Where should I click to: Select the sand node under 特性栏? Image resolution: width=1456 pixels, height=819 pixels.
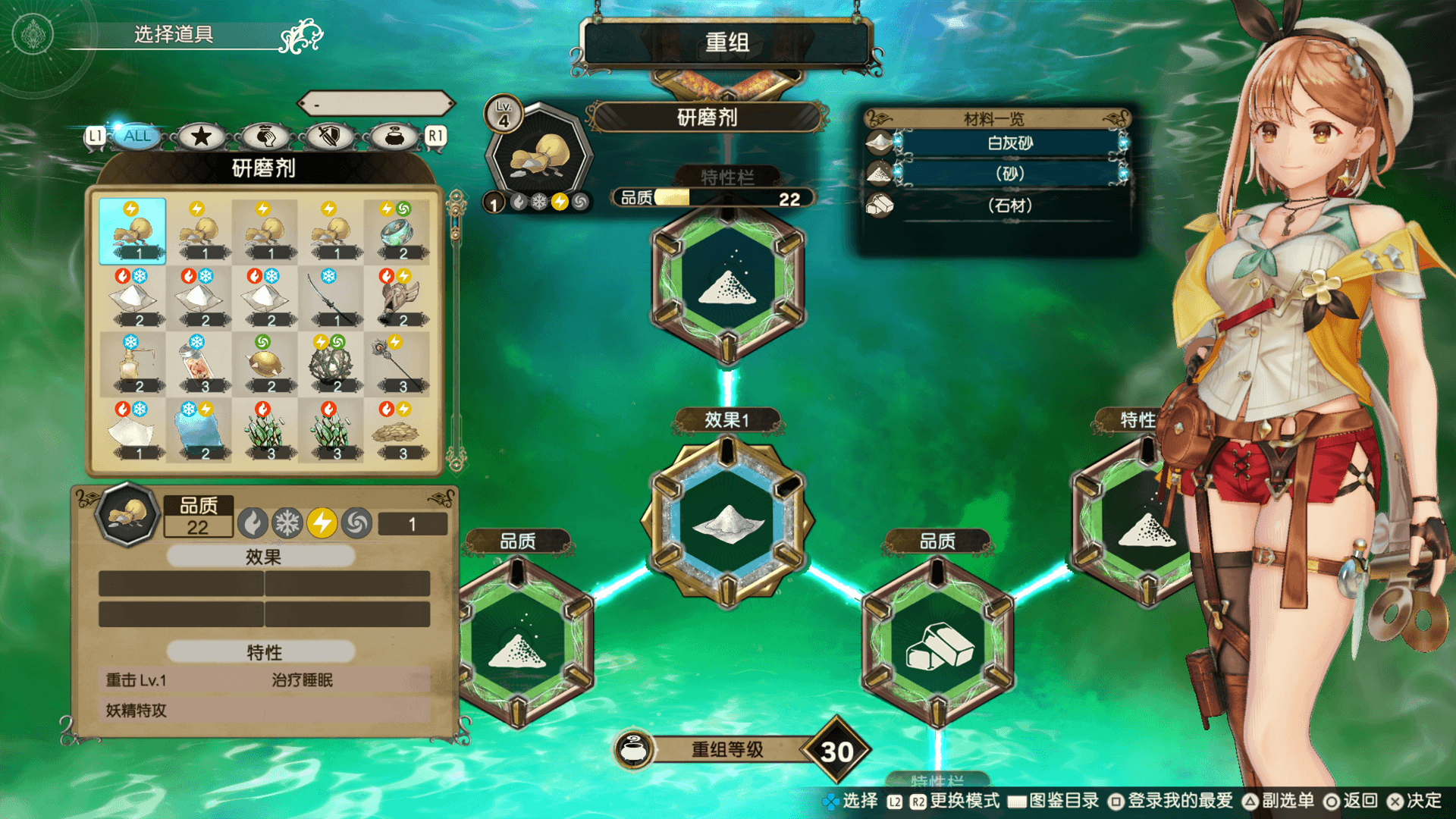[x=728, y=284]
